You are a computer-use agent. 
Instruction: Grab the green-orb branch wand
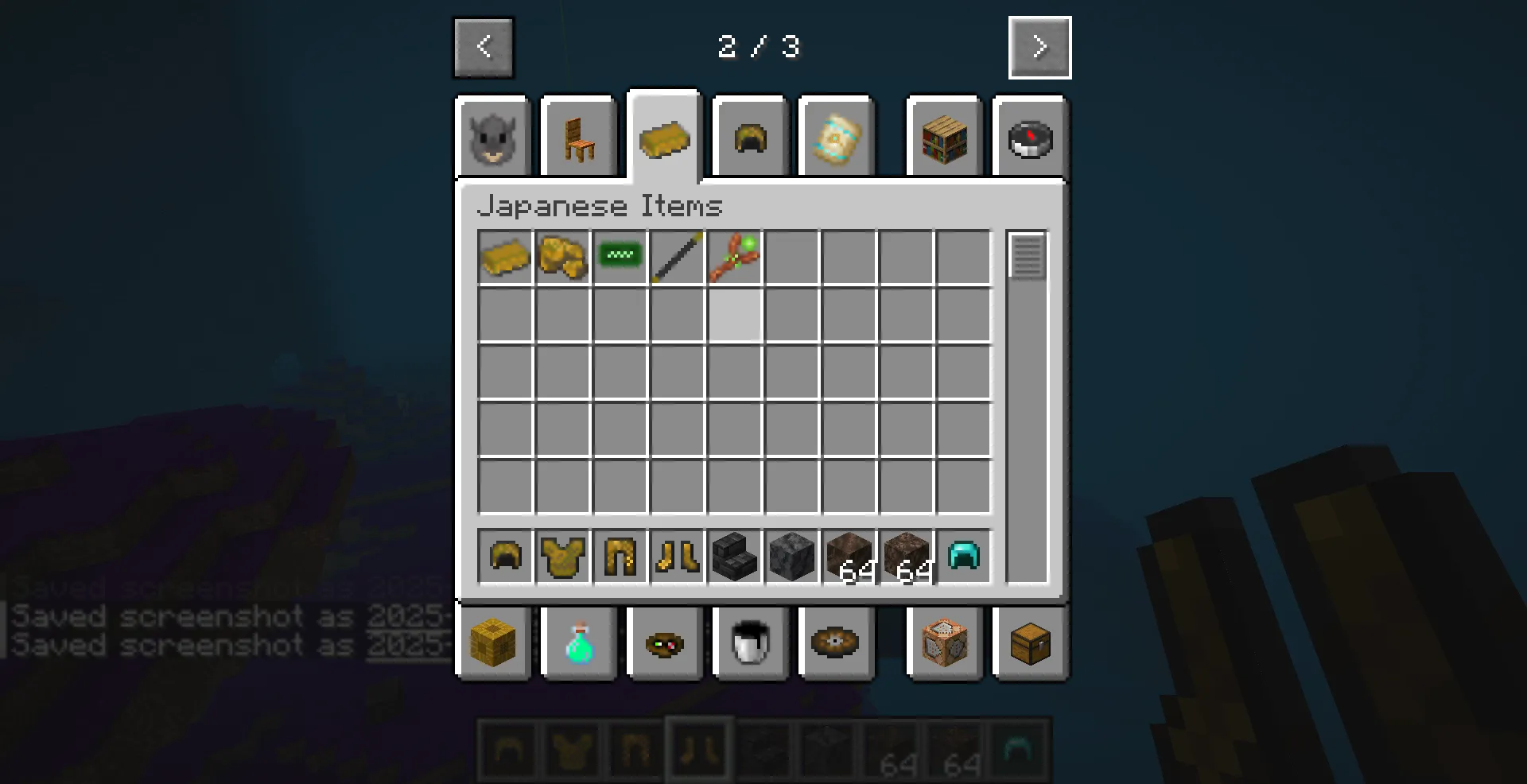pyautogui.click(x=733, y=256)
